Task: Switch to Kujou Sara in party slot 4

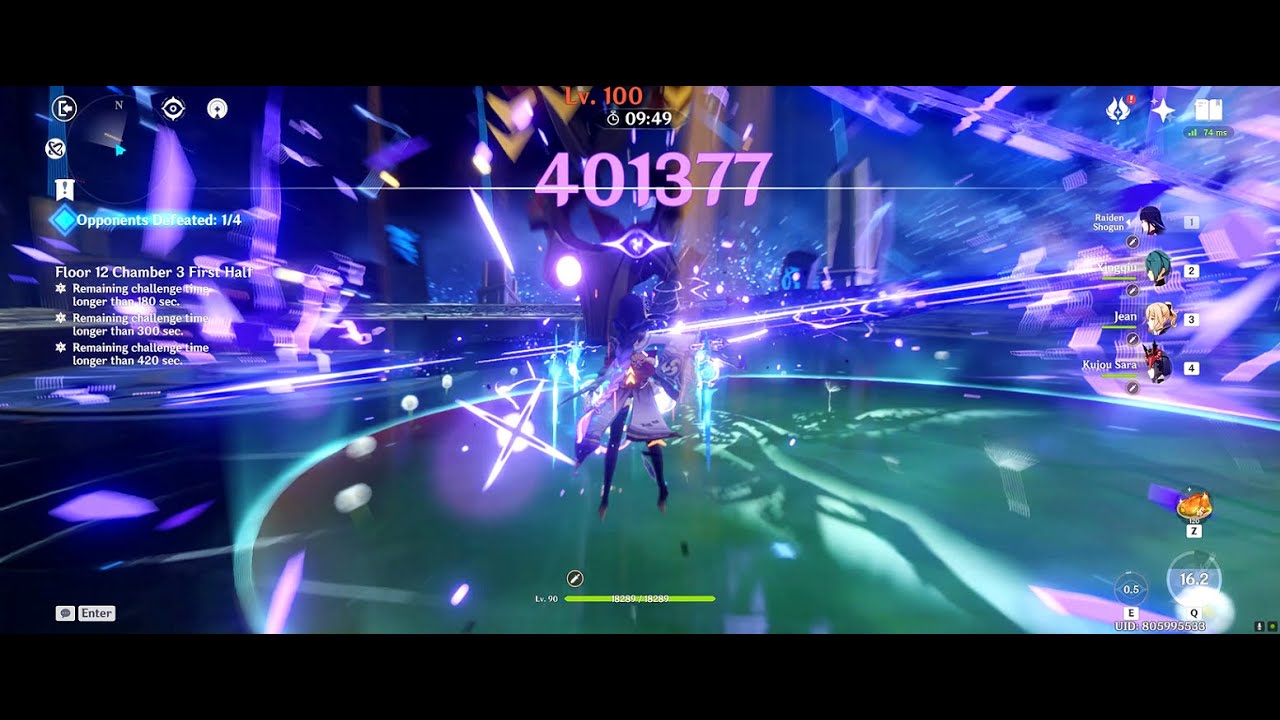Action: click(x=1160, y=366)
